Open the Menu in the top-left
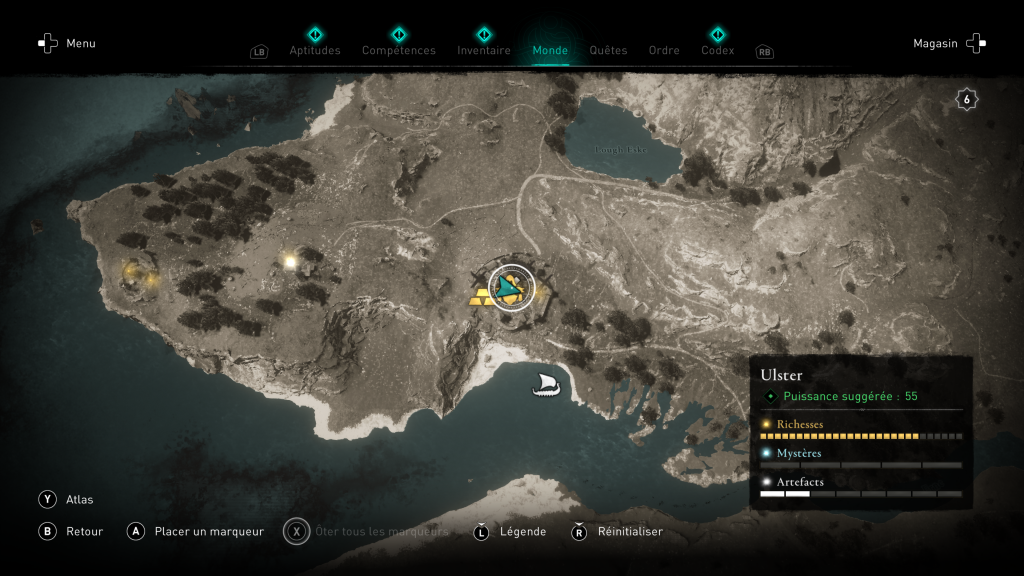1024x576 pixels. point(67,43)
